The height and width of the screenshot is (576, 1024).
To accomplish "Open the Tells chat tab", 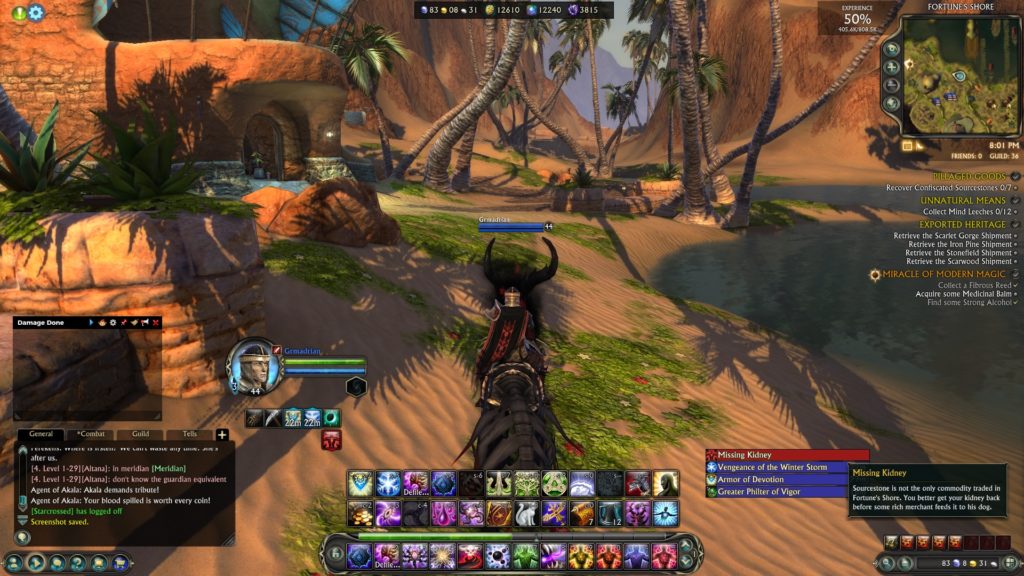I will click(x=189, y=435).
